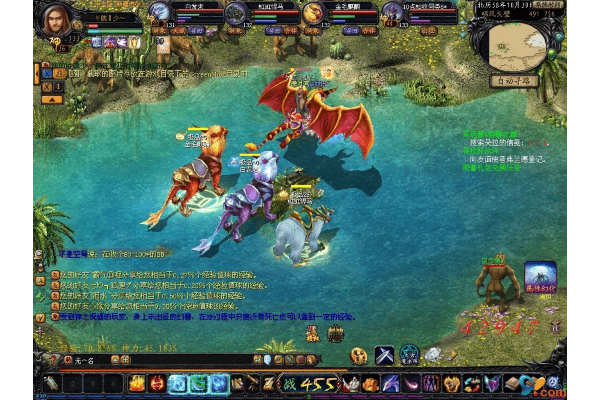Open the pentagram star icon above hotbar

[409, 354]
